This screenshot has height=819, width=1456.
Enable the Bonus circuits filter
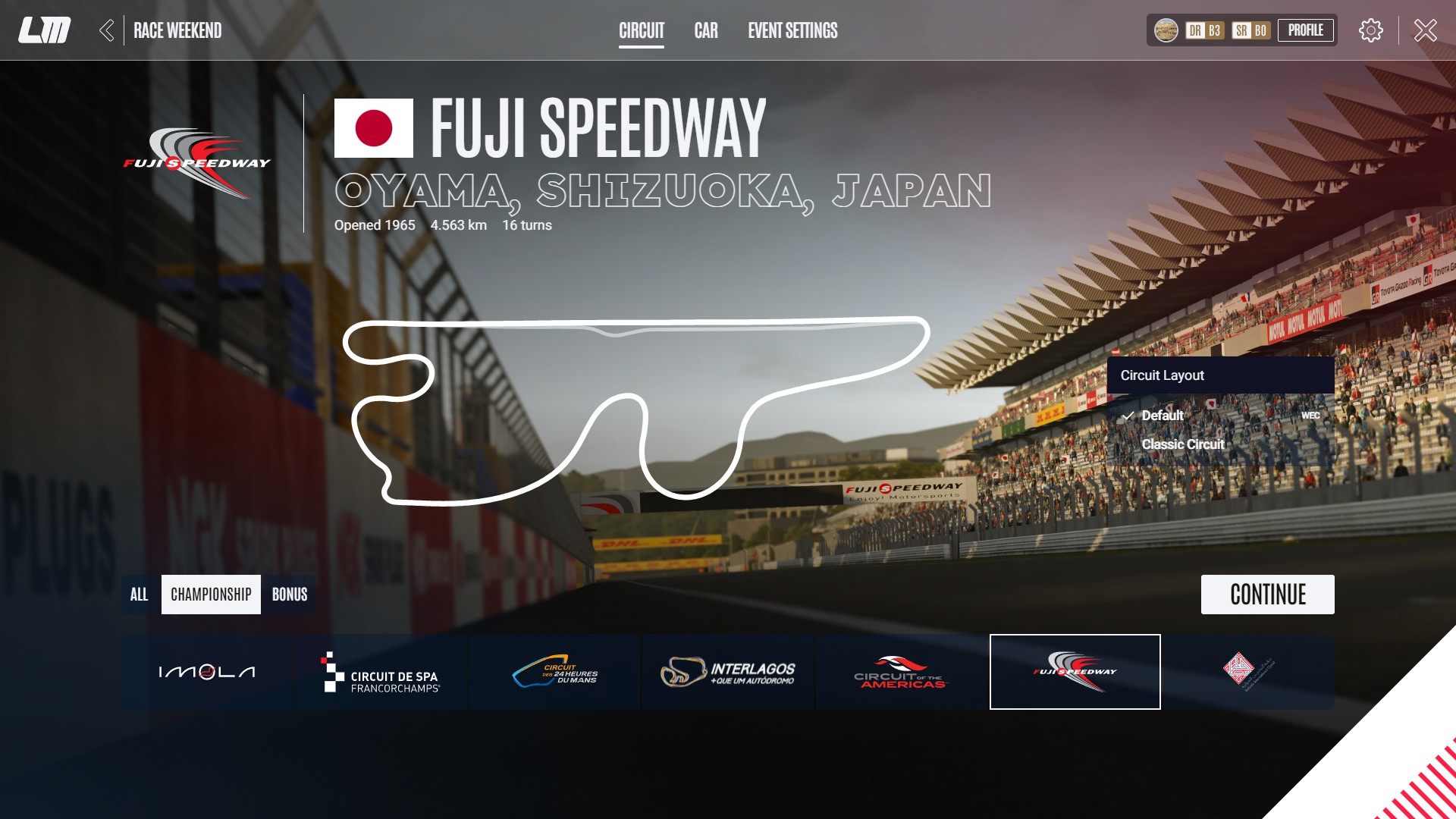click(289, 595)
